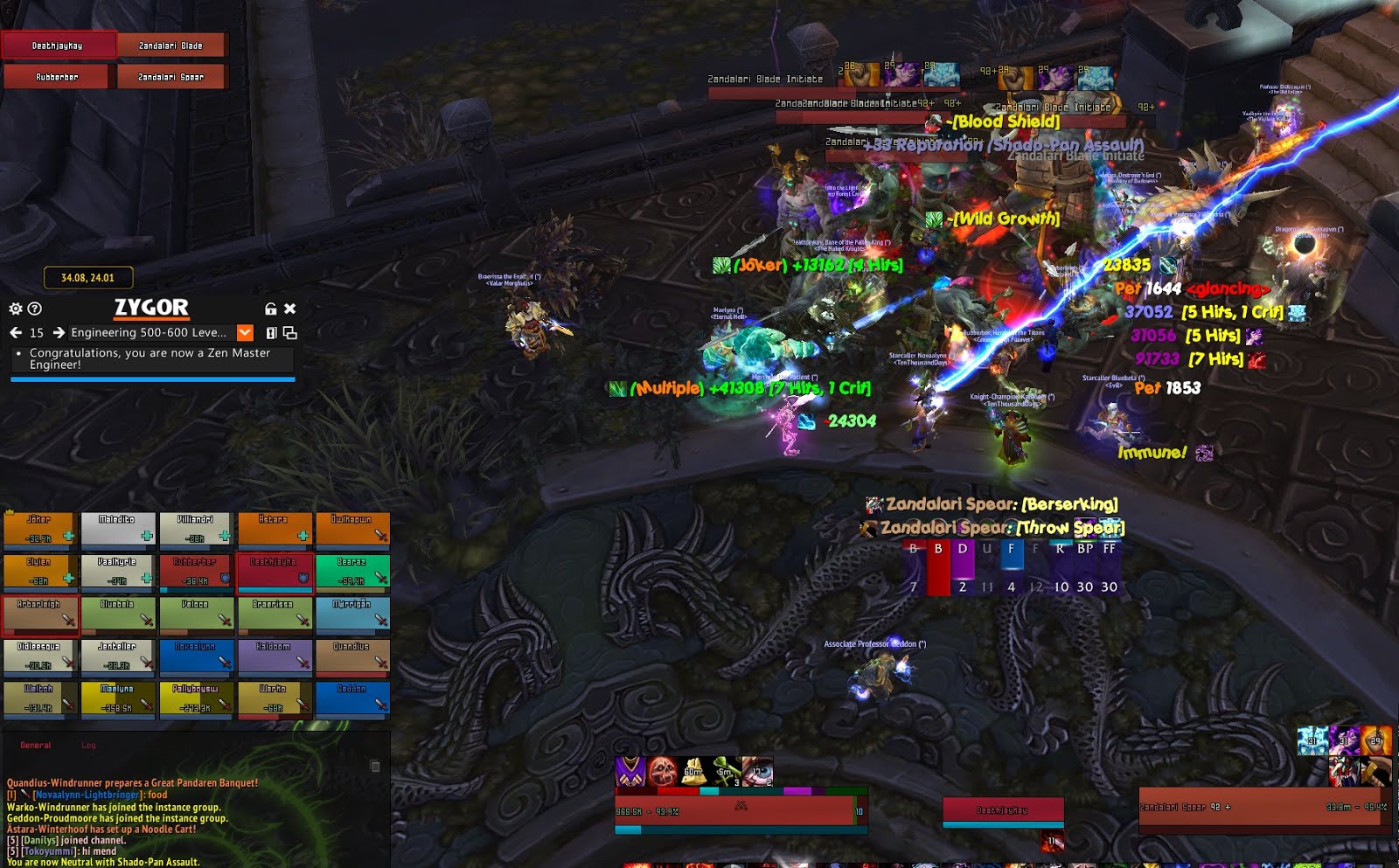Go back to previous Zygor guide step
Screen dimensions: 1399x868
click(x=16, y=333)
